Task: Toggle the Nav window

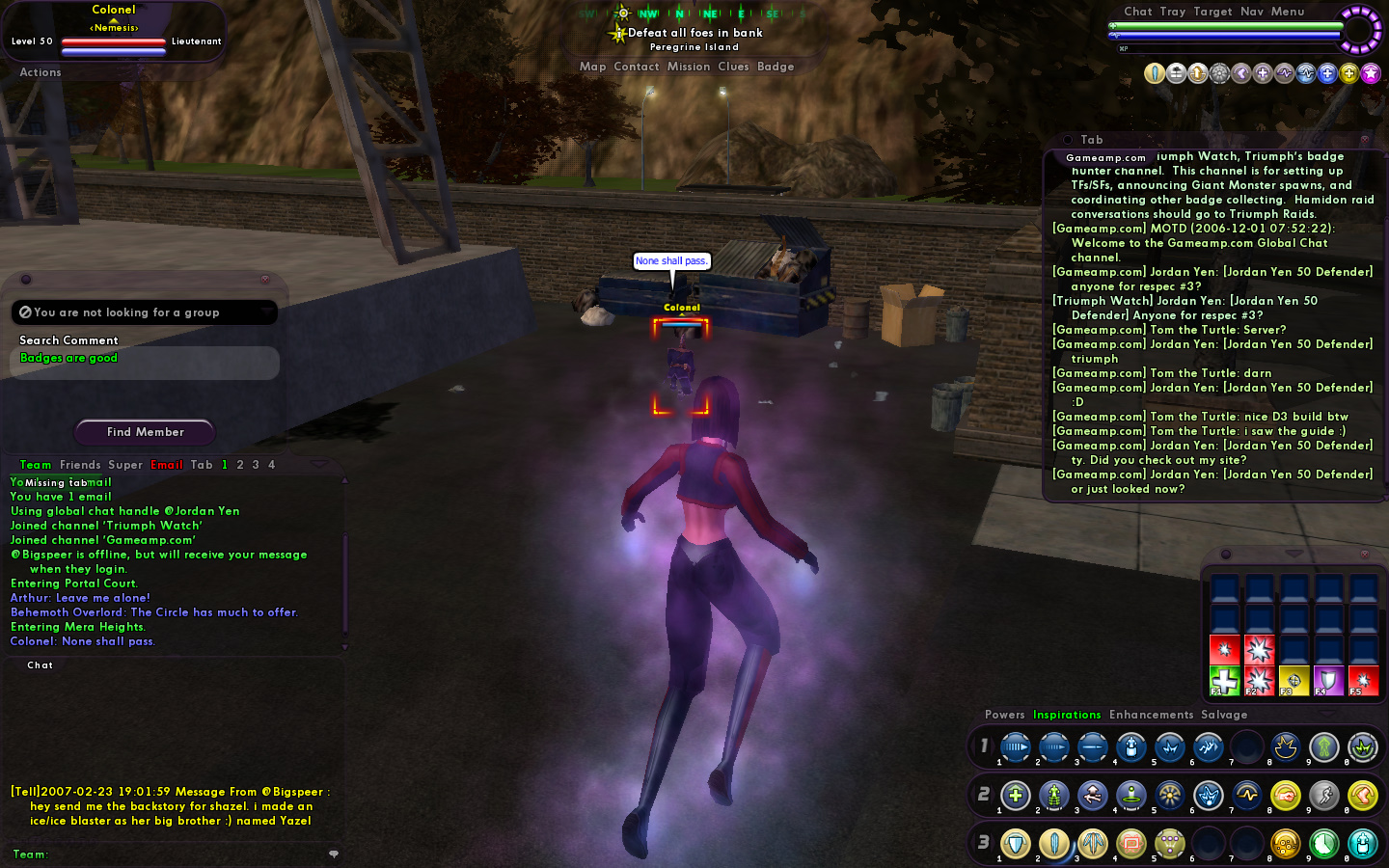Action: [x=1251, y=12]
